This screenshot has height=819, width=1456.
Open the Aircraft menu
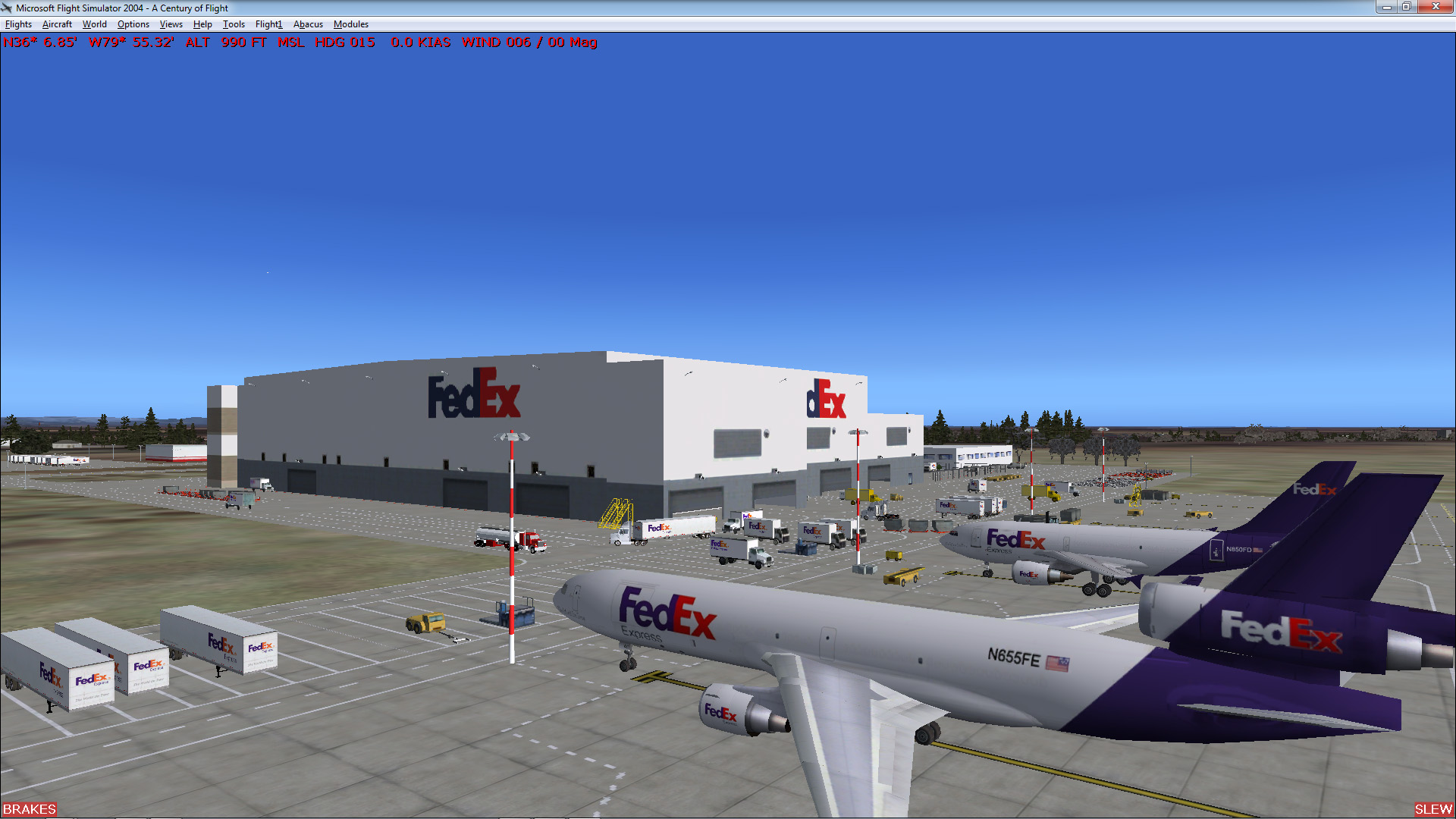click(56, 24)
